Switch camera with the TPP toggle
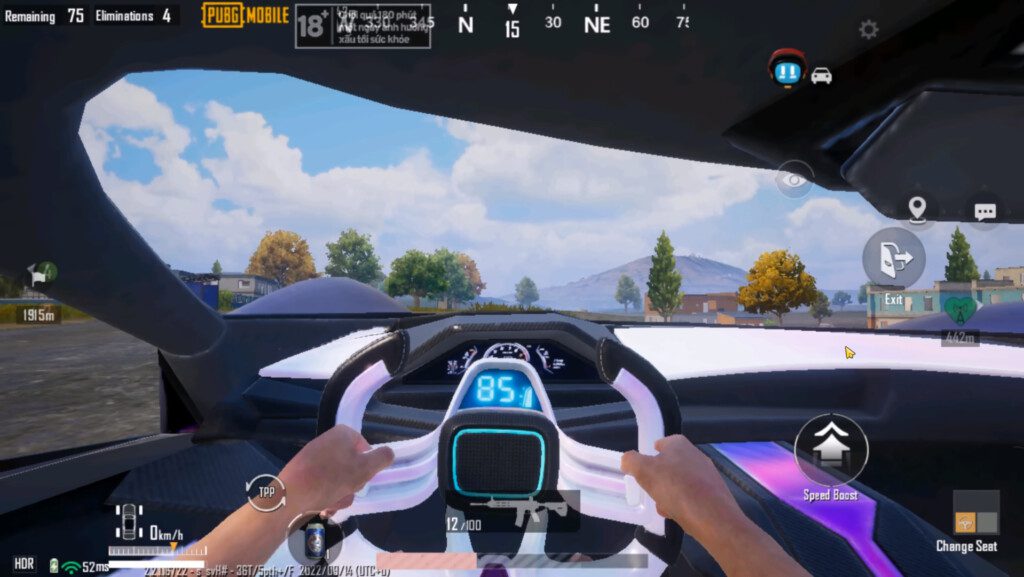 265,493
